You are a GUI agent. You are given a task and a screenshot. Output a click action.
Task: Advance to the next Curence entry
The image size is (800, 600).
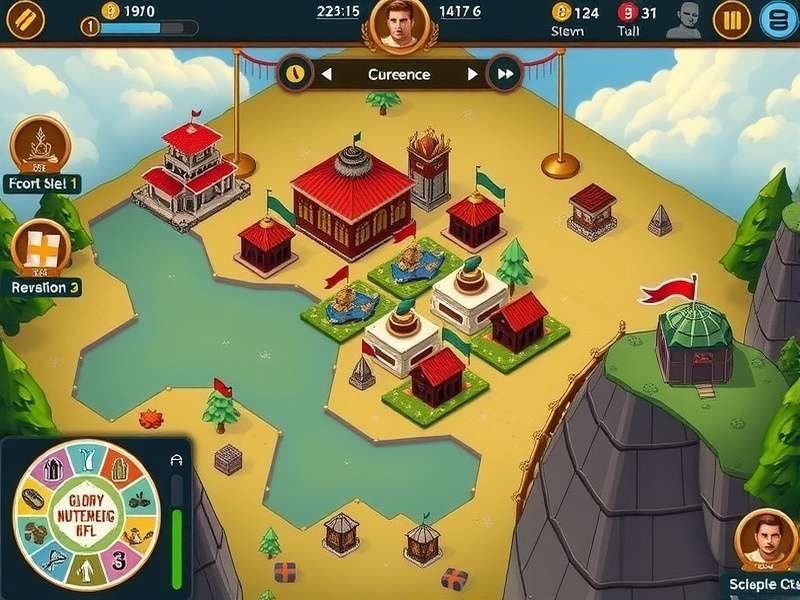pyautogui.click(x=473, y=74)
